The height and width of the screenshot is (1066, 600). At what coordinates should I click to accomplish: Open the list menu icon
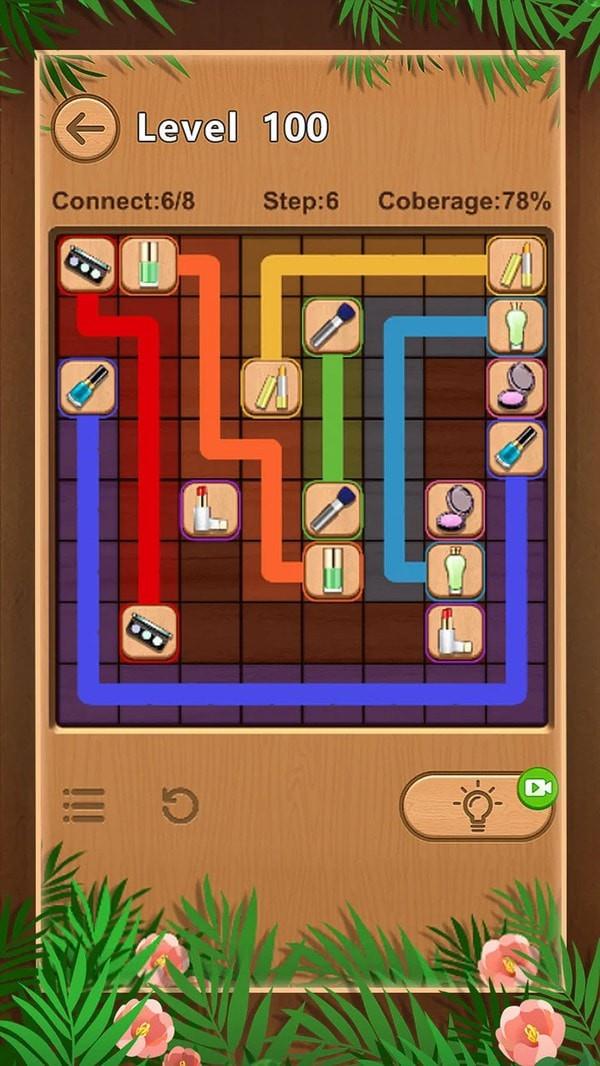[84, 805]
